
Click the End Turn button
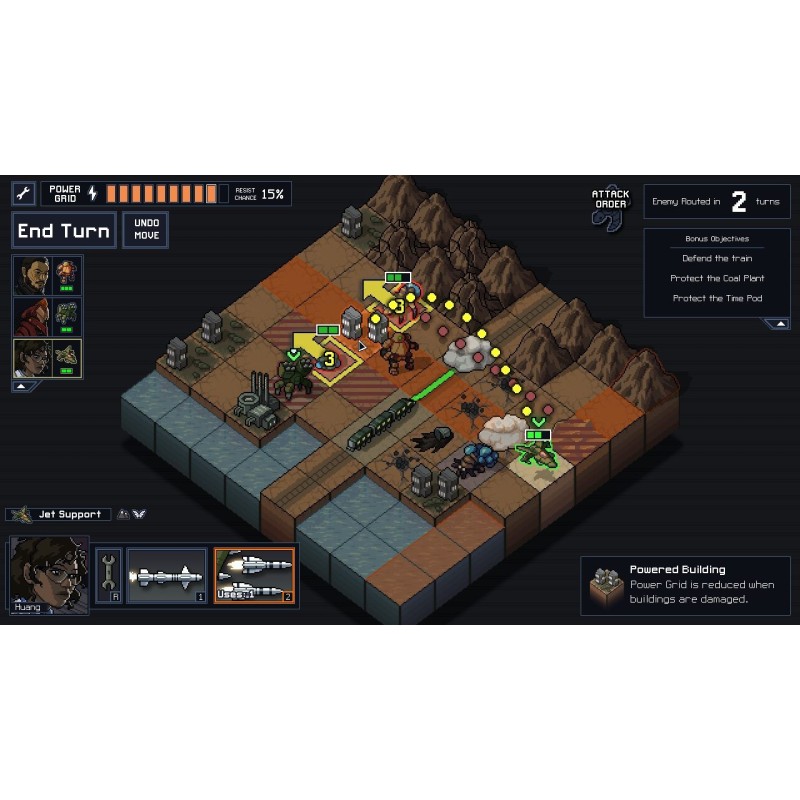(63, 231)
